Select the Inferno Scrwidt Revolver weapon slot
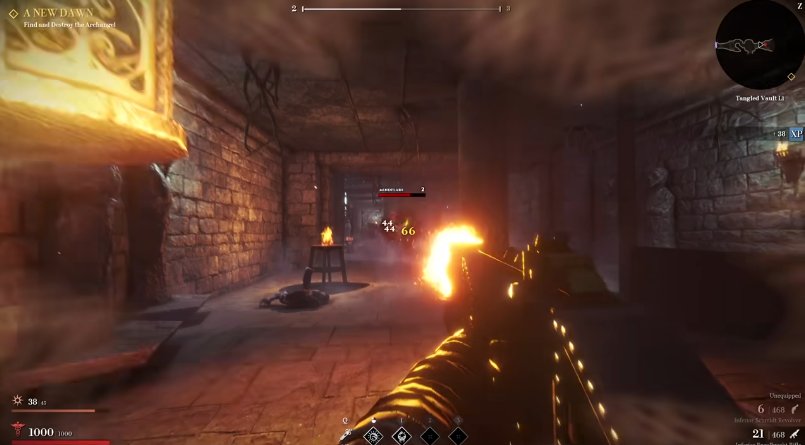Viewport: 805px width, 445px height. 765,420
